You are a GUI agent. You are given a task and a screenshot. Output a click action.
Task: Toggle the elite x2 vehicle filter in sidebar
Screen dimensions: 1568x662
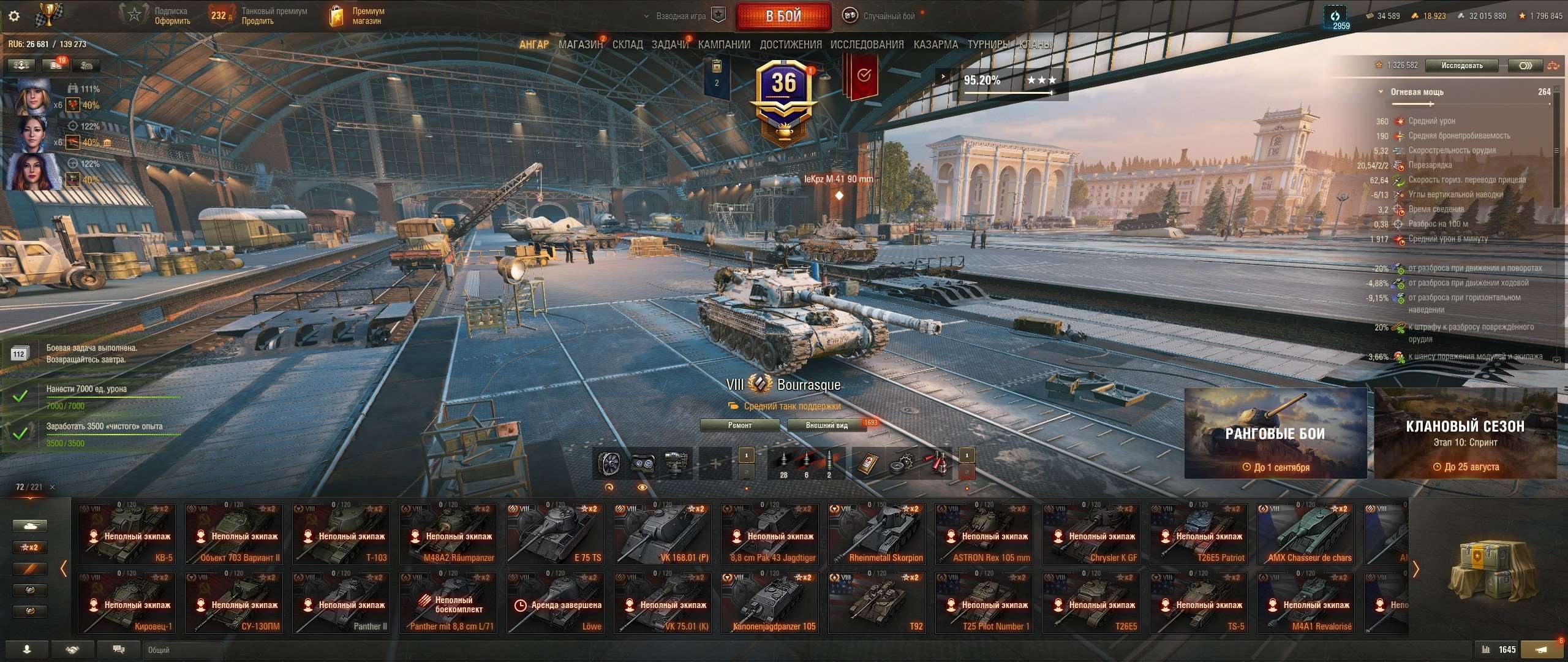click(30, 547)
